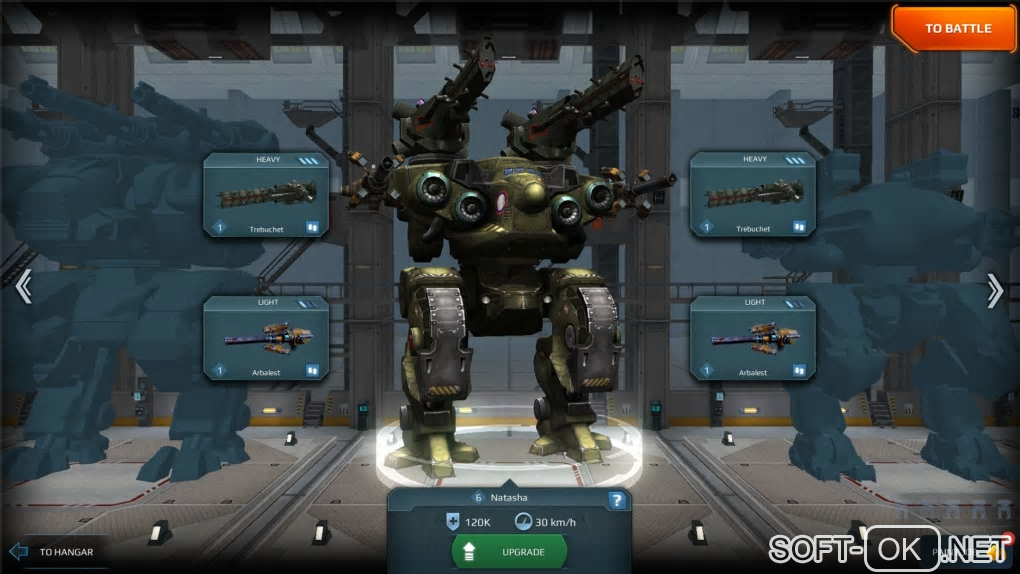Return via the To Hangar button
This screenshot has width=1020, height=574.
point(54,551)
